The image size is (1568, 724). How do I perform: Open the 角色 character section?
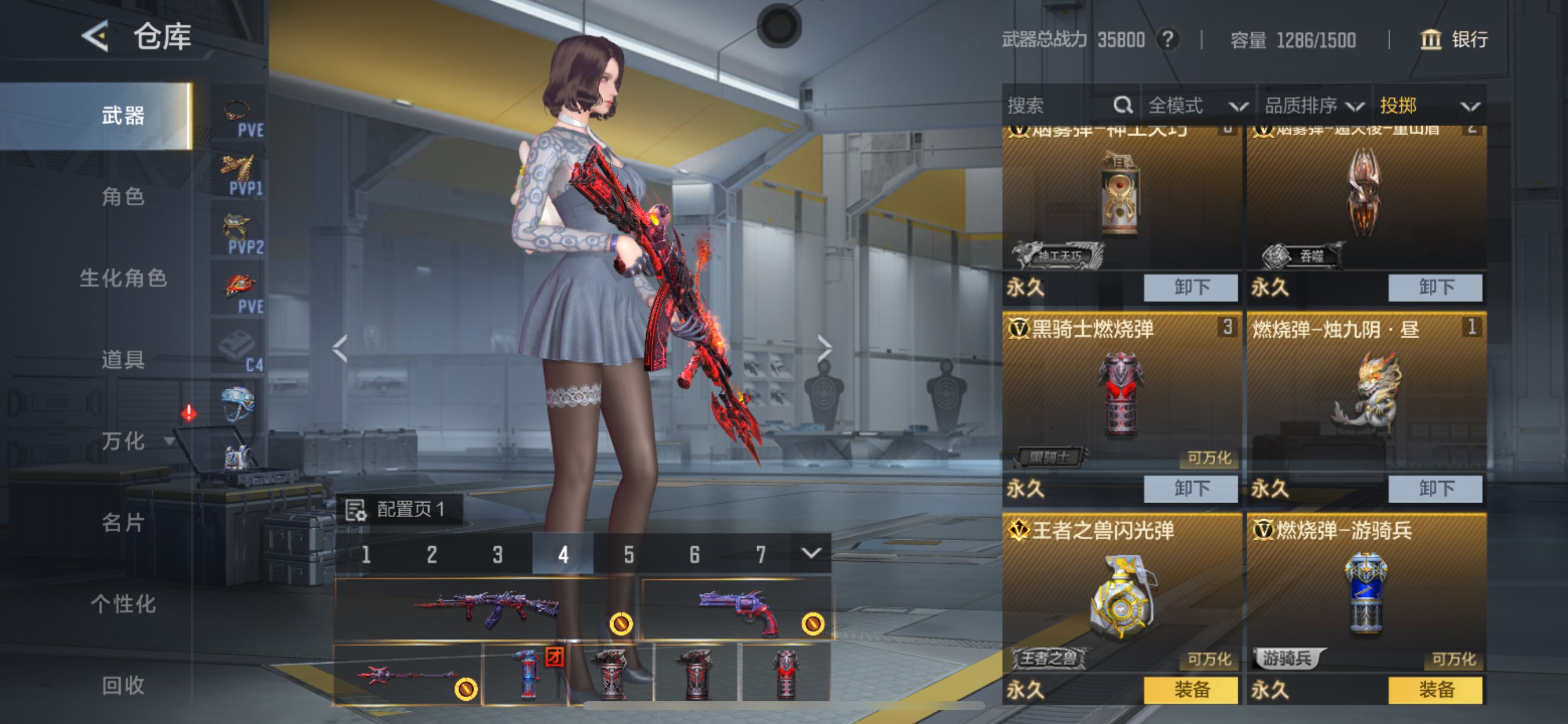point(123,196)
